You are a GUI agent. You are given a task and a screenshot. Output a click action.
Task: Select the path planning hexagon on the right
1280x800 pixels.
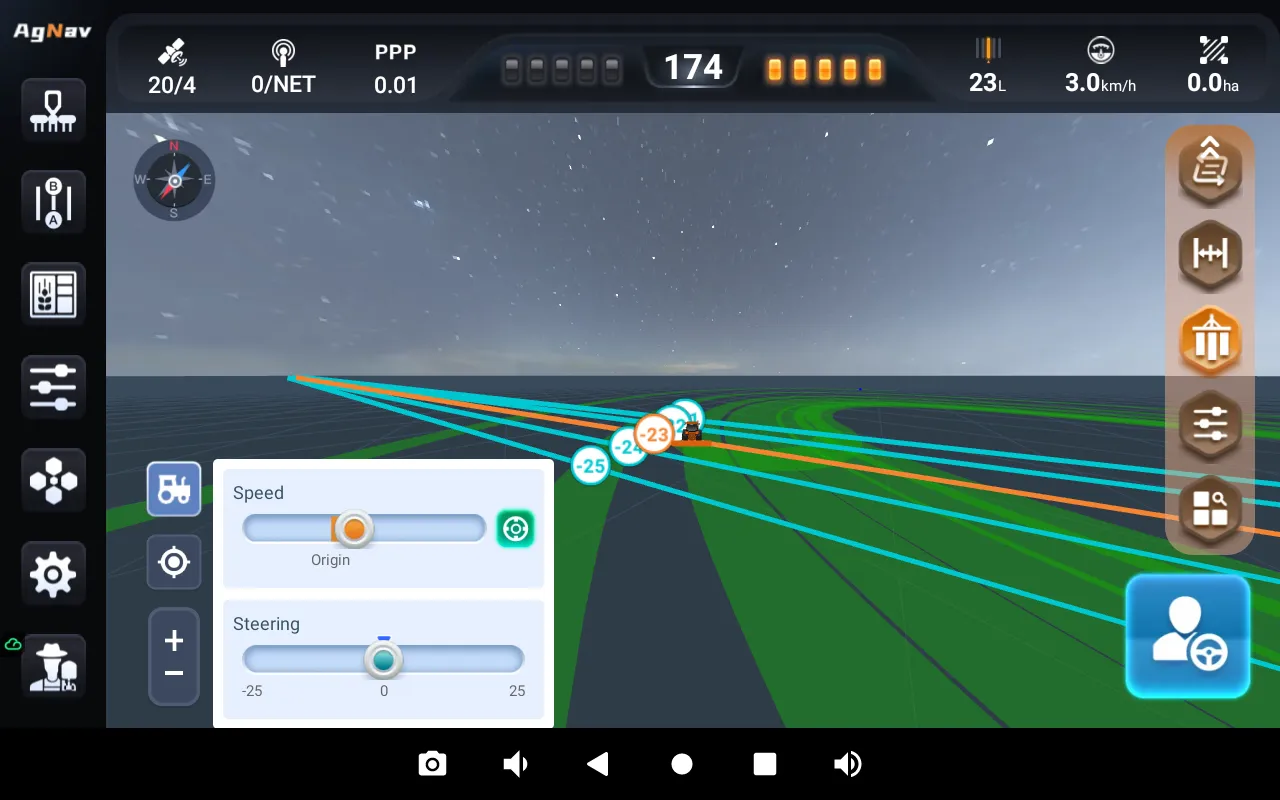(1210, 167)
